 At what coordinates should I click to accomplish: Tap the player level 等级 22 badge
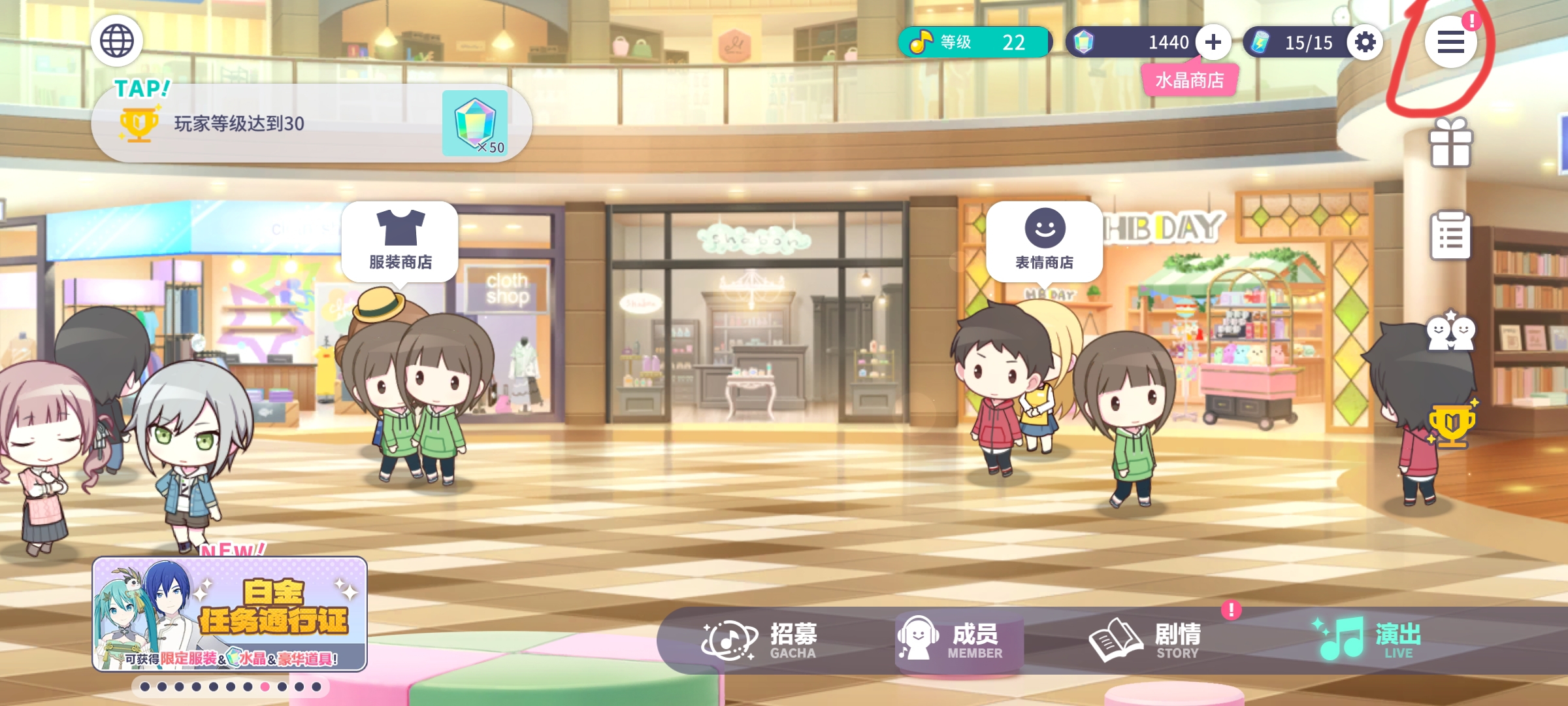975,42
